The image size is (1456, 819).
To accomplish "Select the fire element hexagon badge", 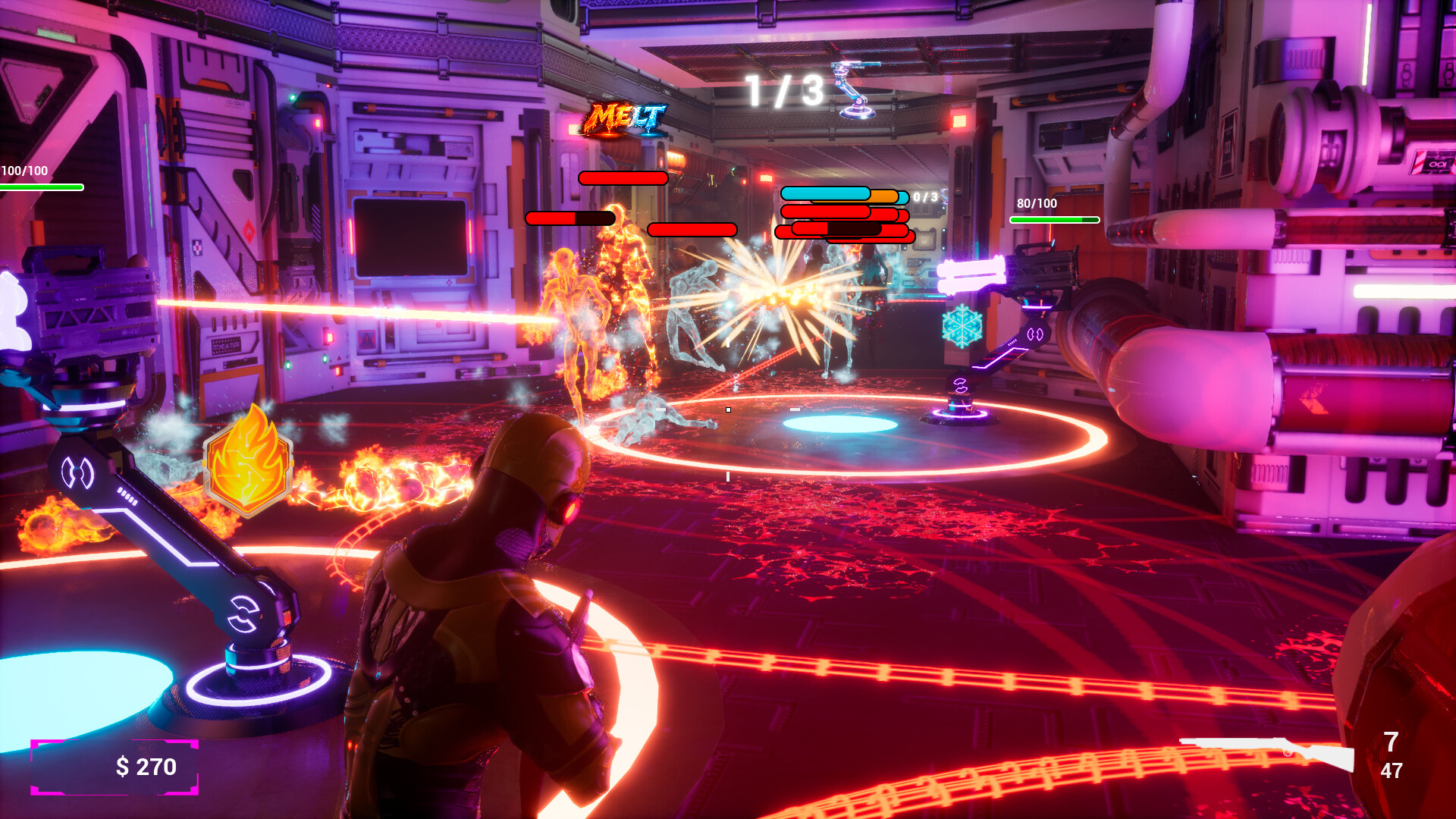I will coord(248,462).
